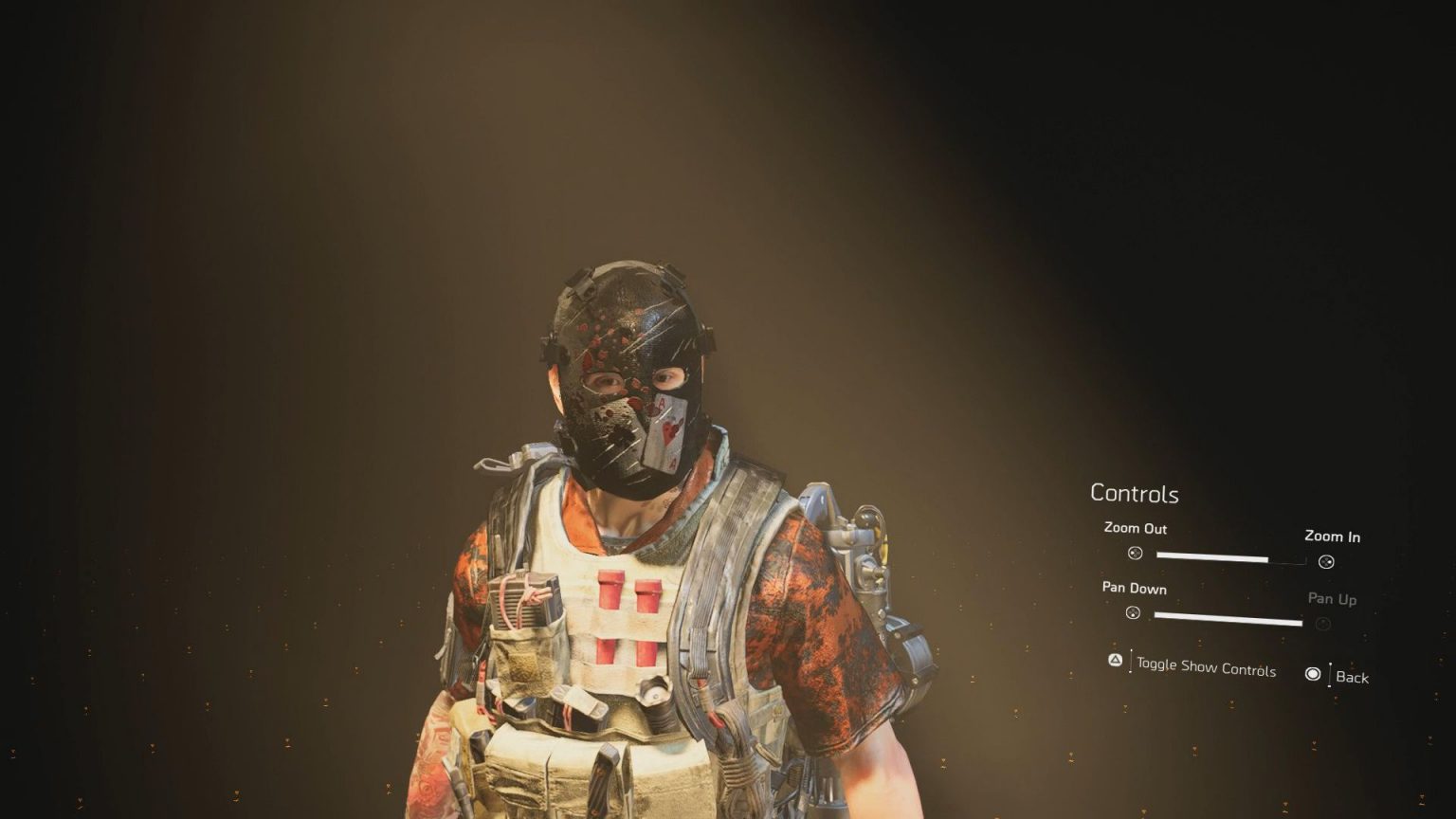The height and width of the screenshot is (819, 1456).
Task: Click the Controls panel heading
Action: click(1134, 494)
